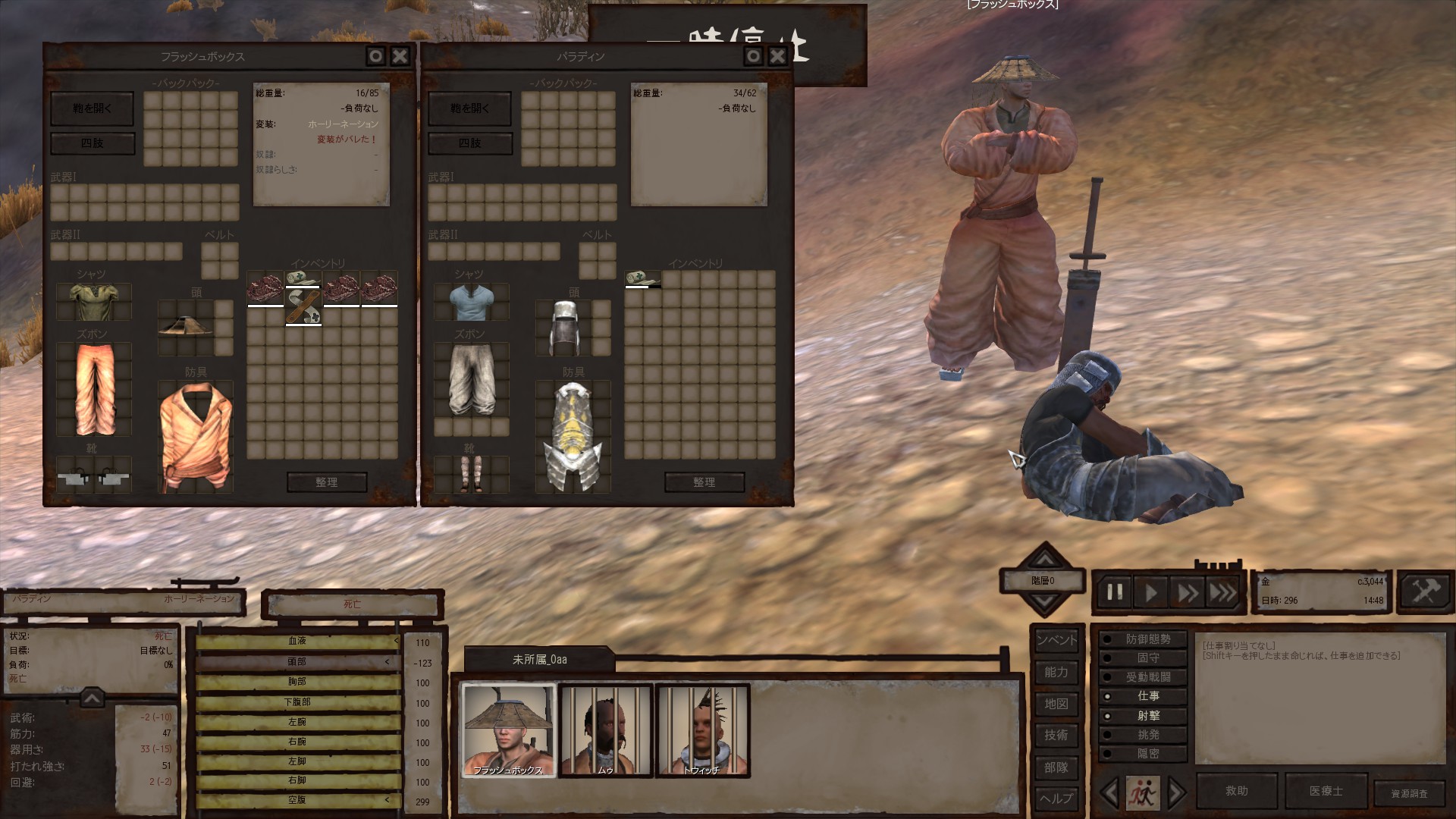Close the パラディン inventory window
This screenshot has height=819, width=1456.
(777, 56)
